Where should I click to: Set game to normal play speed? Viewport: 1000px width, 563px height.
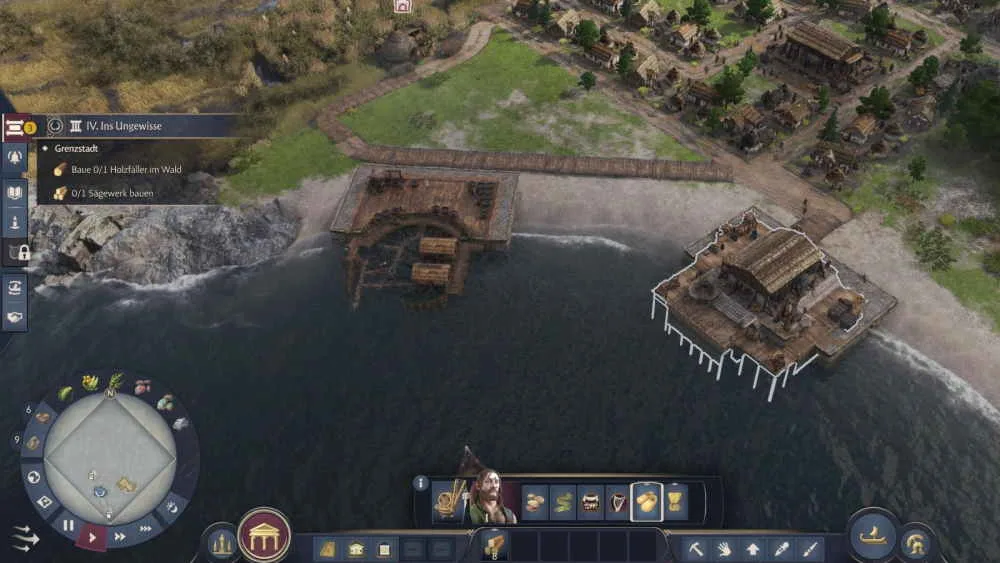92,537
